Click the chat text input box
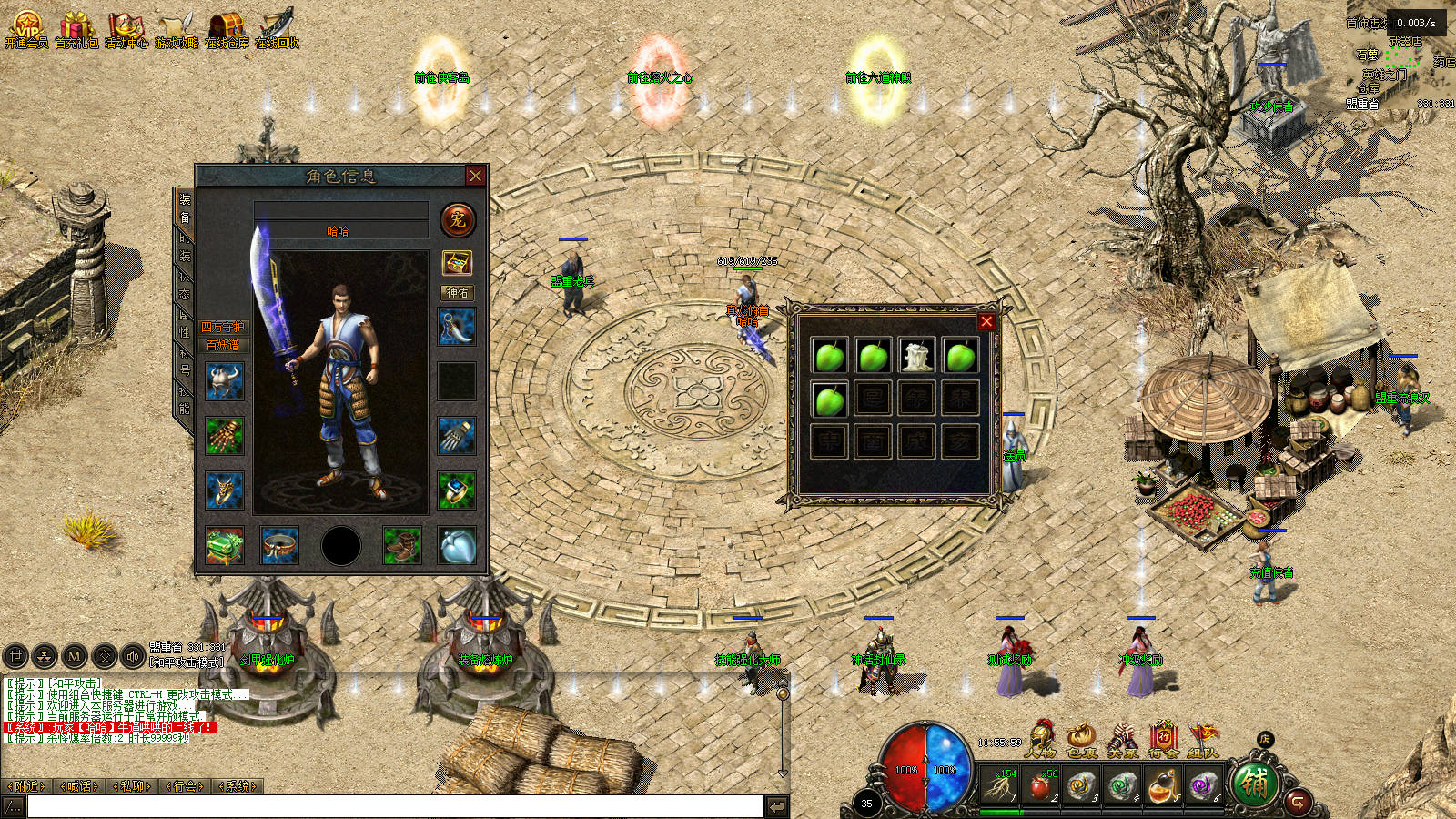This screenshot has width=1456, height=819. click(394, 806)
